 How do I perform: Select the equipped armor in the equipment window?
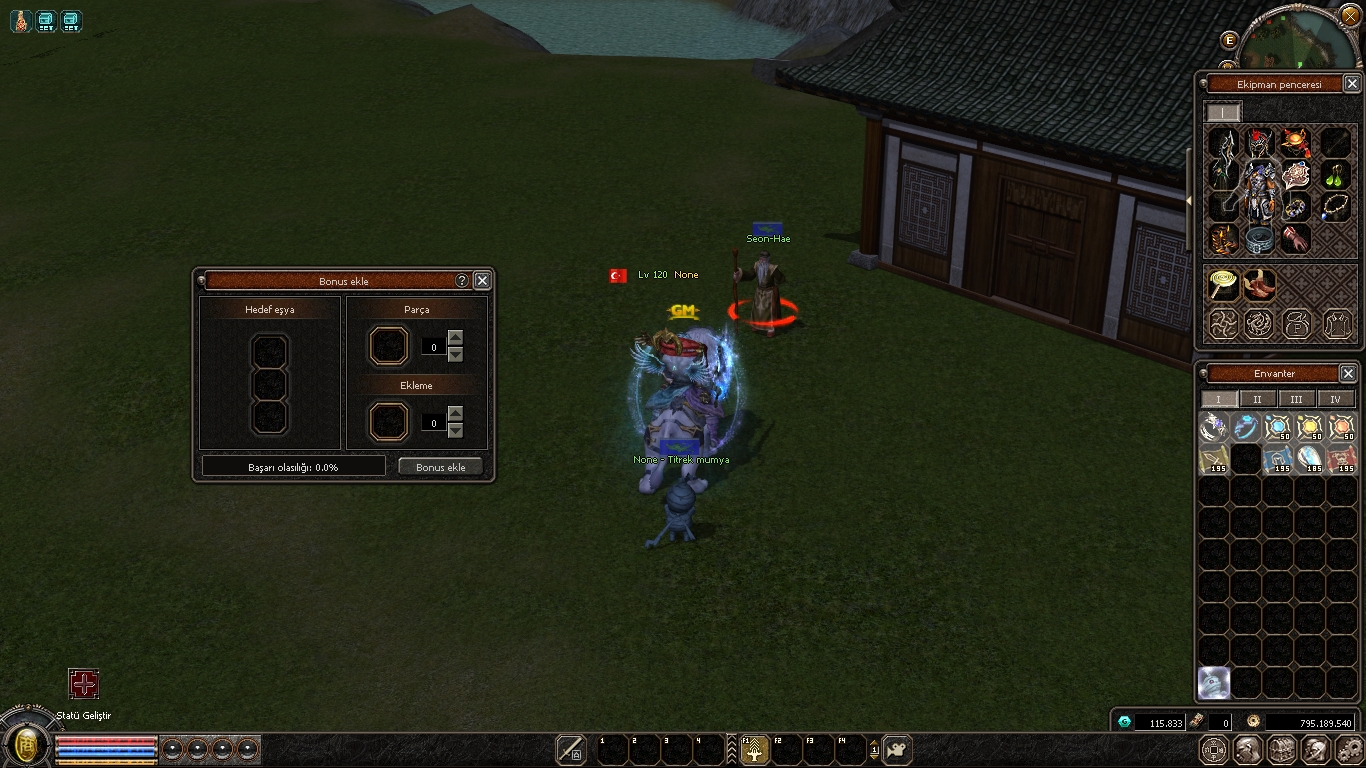coord(1260,190)
